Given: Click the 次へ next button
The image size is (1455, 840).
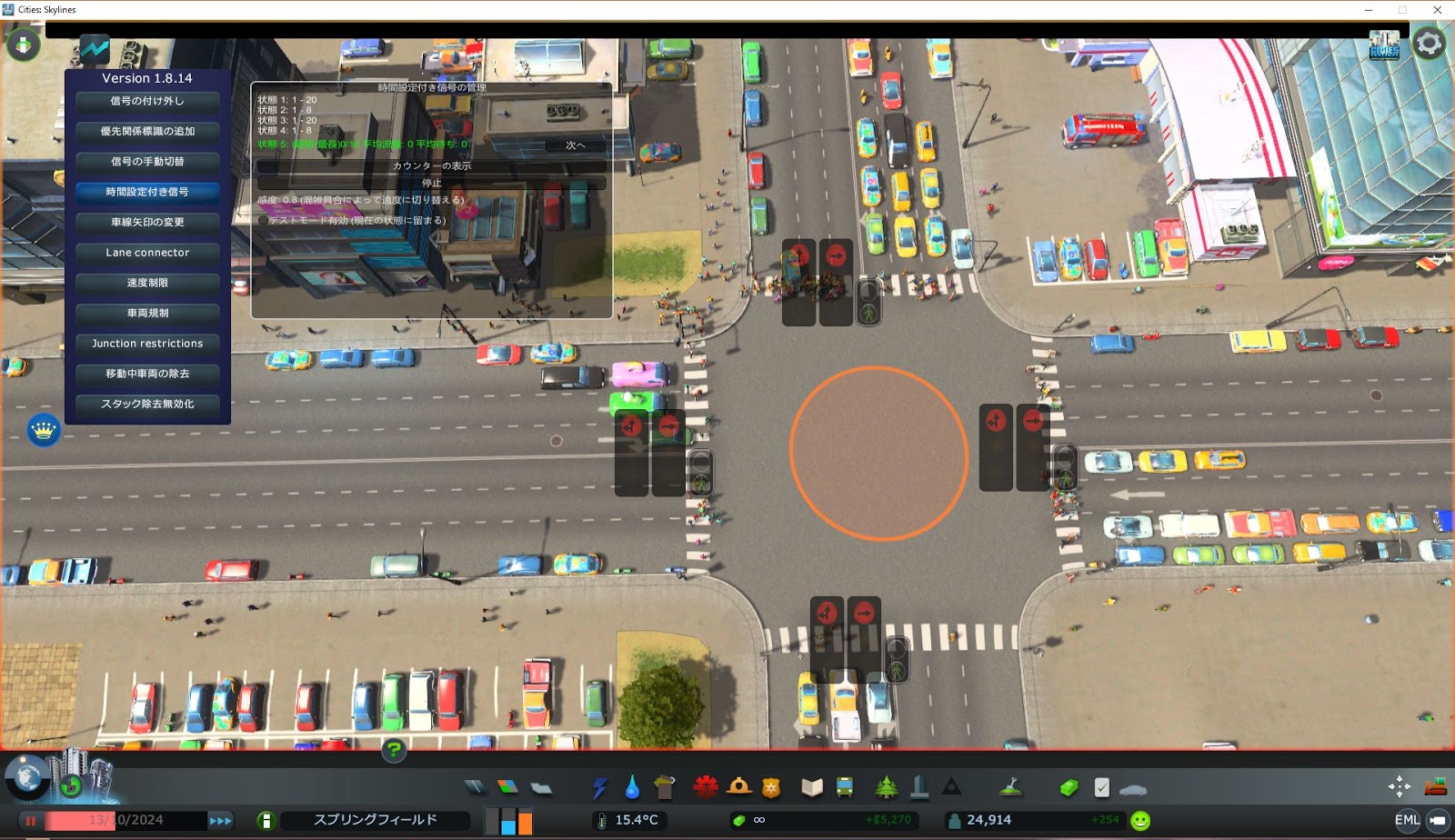Looking at the screenshot, I should click(x=575, y=145).
